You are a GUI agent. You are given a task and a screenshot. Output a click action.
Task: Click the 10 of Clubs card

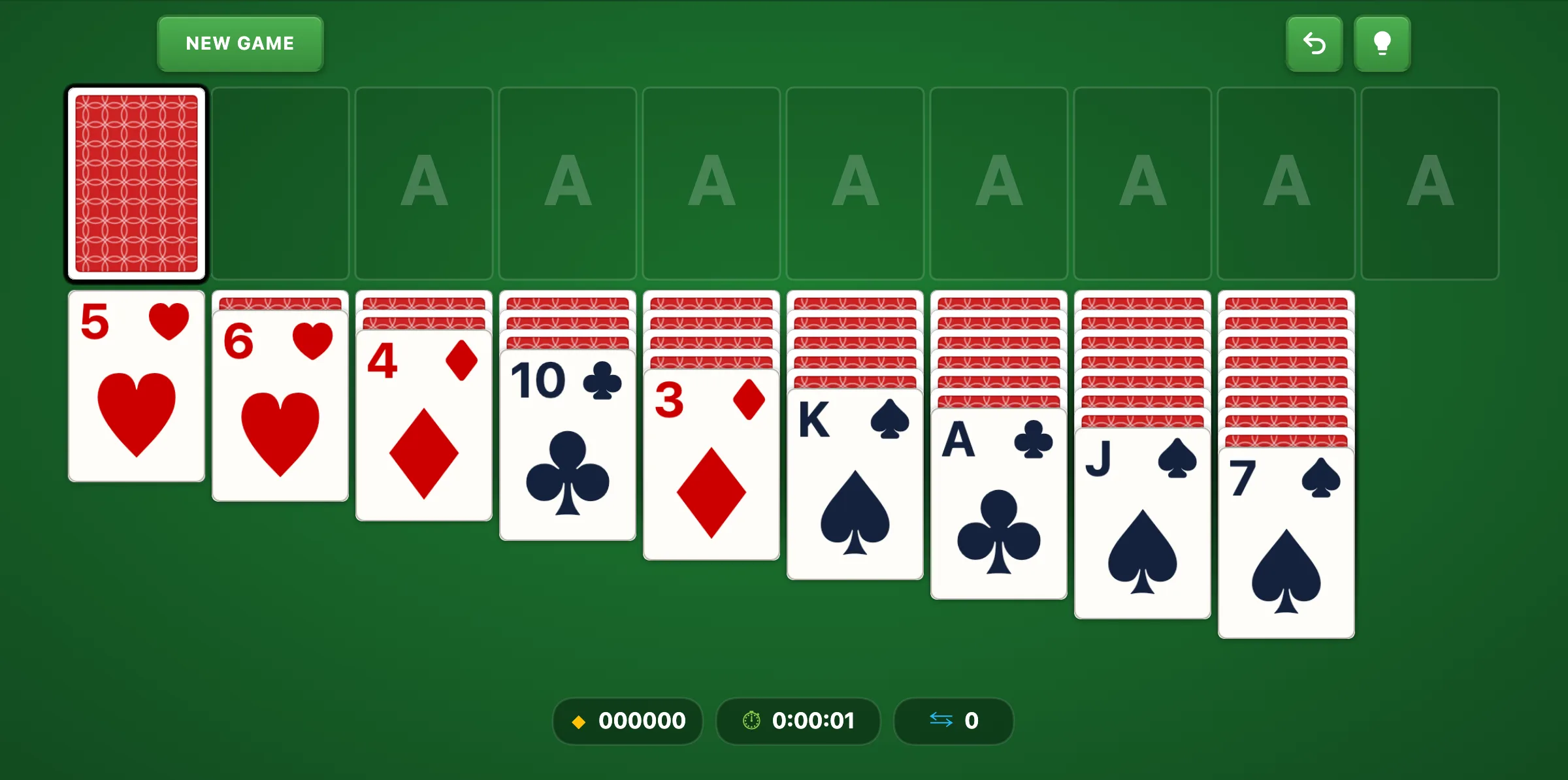pos(567,451)
